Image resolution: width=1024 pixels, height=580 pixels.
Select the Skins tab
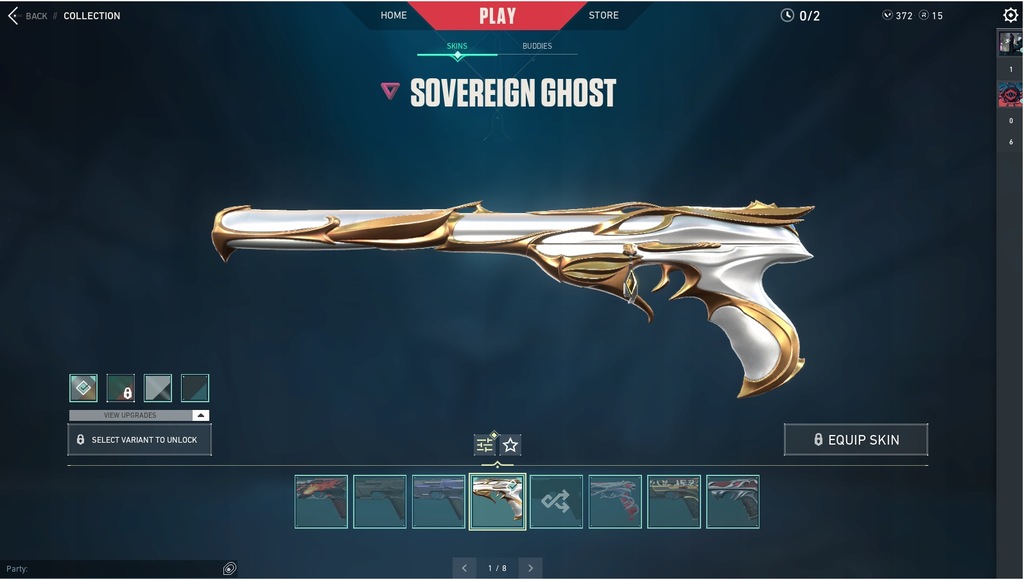457,46
